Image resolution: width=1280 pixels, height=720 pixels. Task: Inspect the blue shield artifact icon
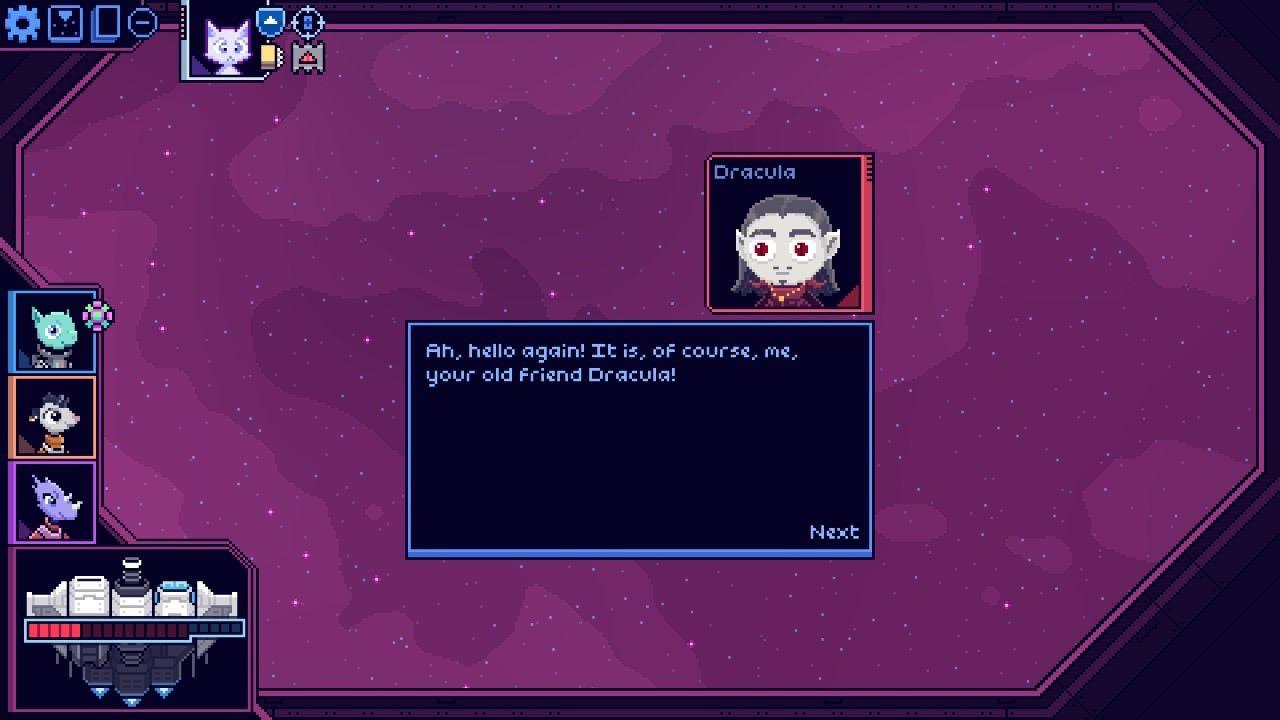[x=270, y=21]
